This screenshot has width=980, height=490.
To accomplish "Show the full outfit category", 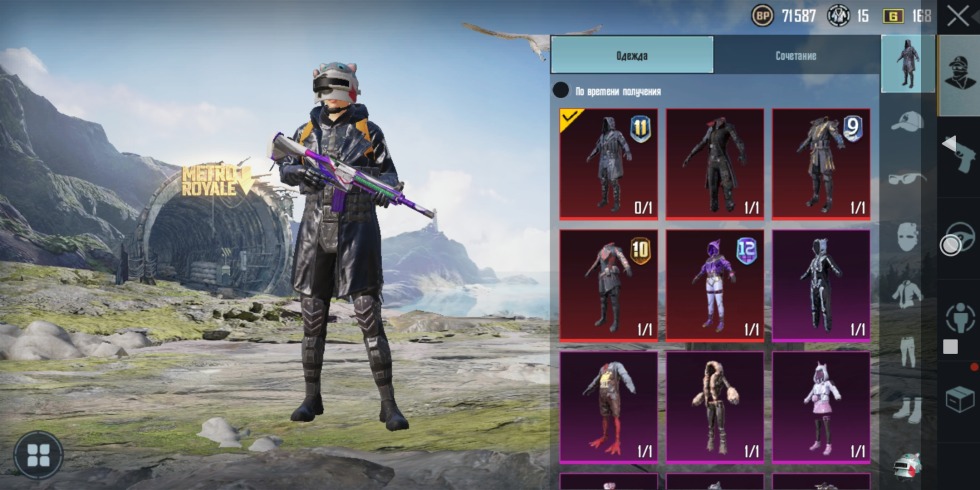I will (907, 63).
